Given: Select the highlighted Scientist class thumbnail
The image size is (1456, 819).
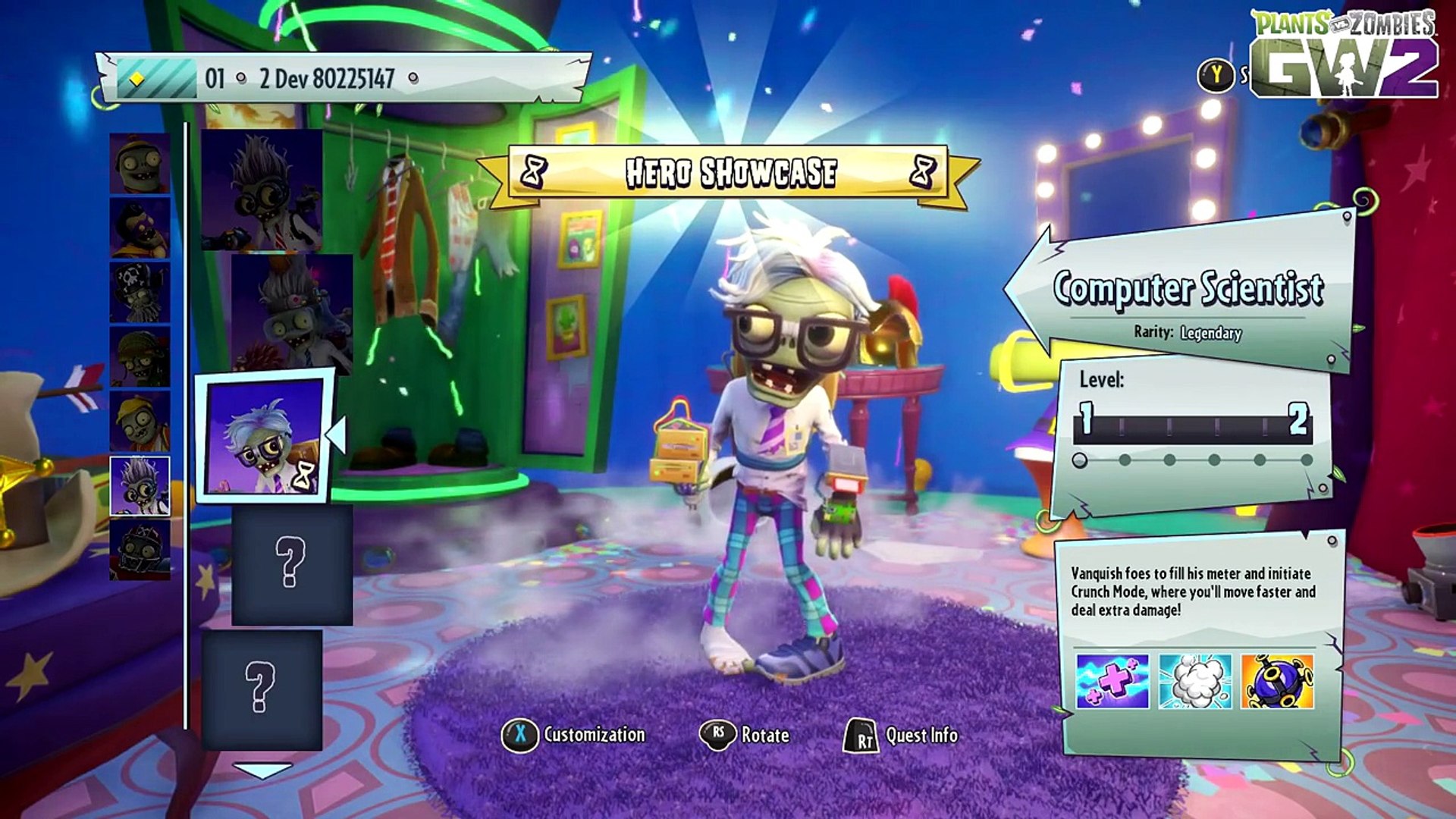Looking at the screenshot, I should [x=140, y=486].
